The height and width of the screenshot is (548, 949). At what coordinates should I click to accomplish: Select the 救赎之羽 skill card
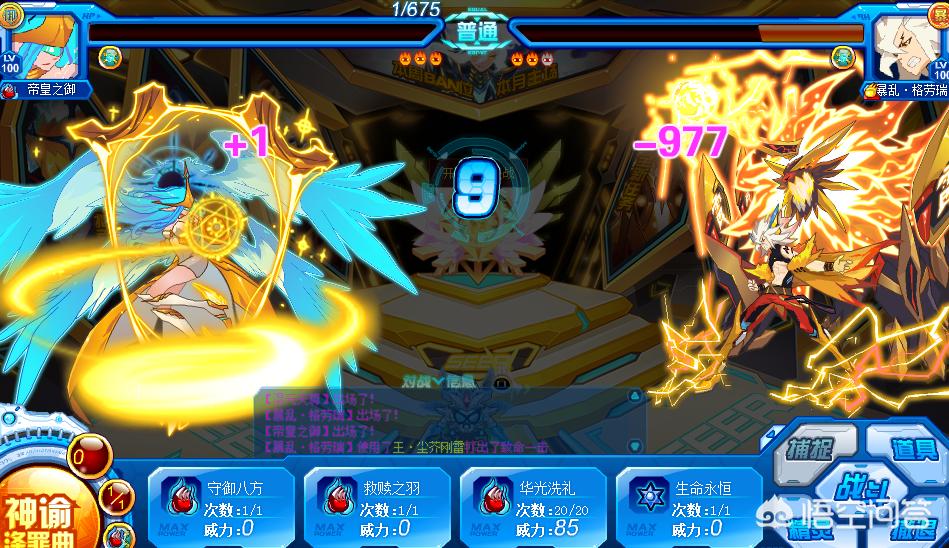378,507
